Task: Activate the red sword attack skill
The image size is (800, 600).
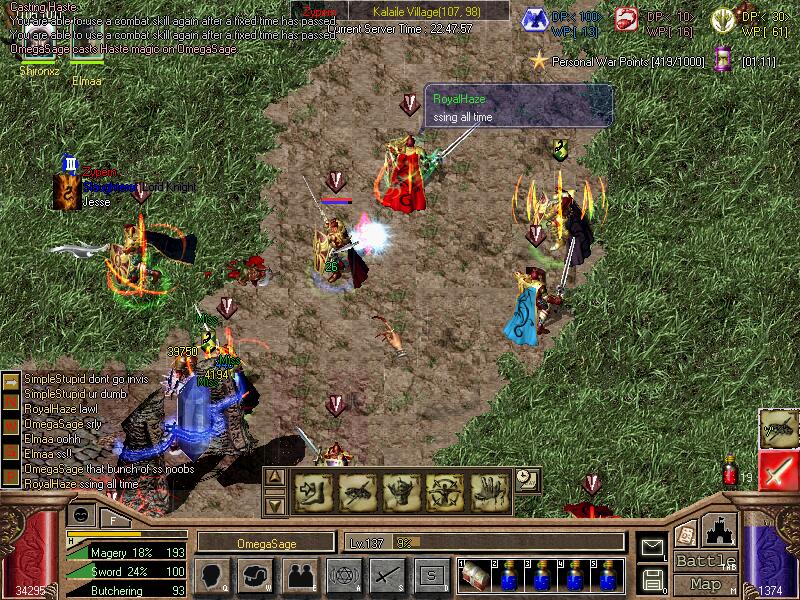Action: pos(778,469)
